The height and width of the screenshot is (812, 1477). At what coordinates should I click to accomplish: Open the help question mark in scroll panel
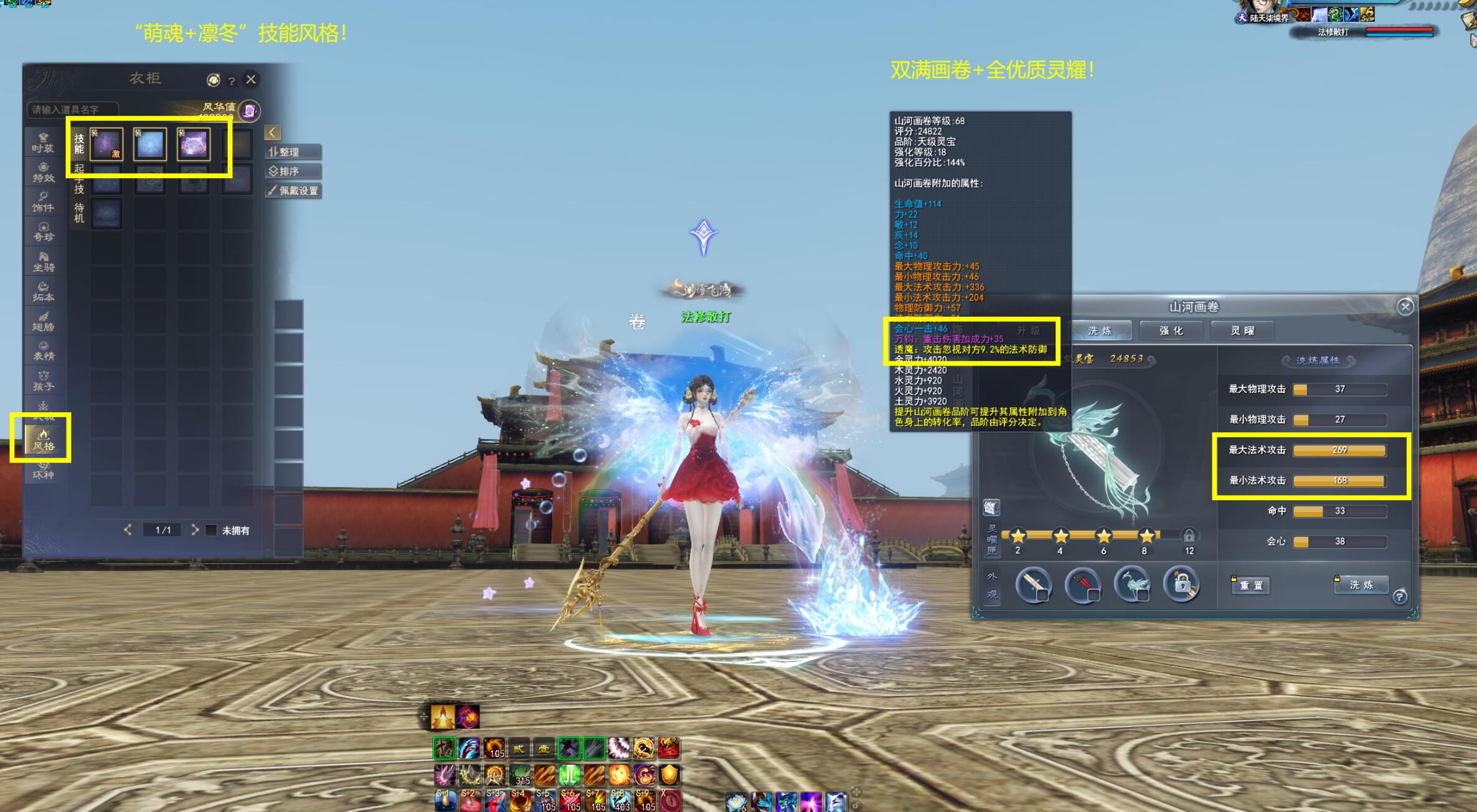1400,597
